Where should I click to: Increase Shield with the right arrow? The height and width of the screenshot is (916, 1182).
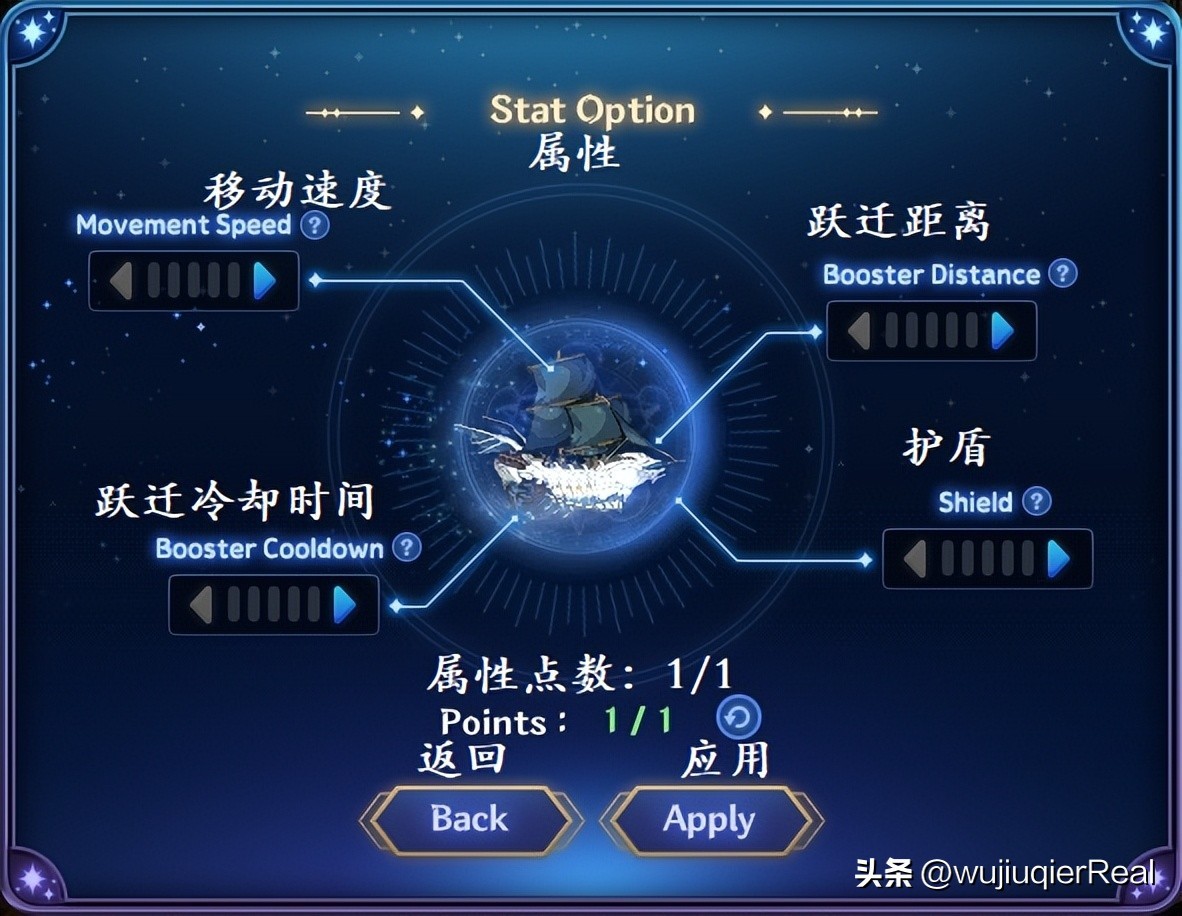coord(1058,559)
